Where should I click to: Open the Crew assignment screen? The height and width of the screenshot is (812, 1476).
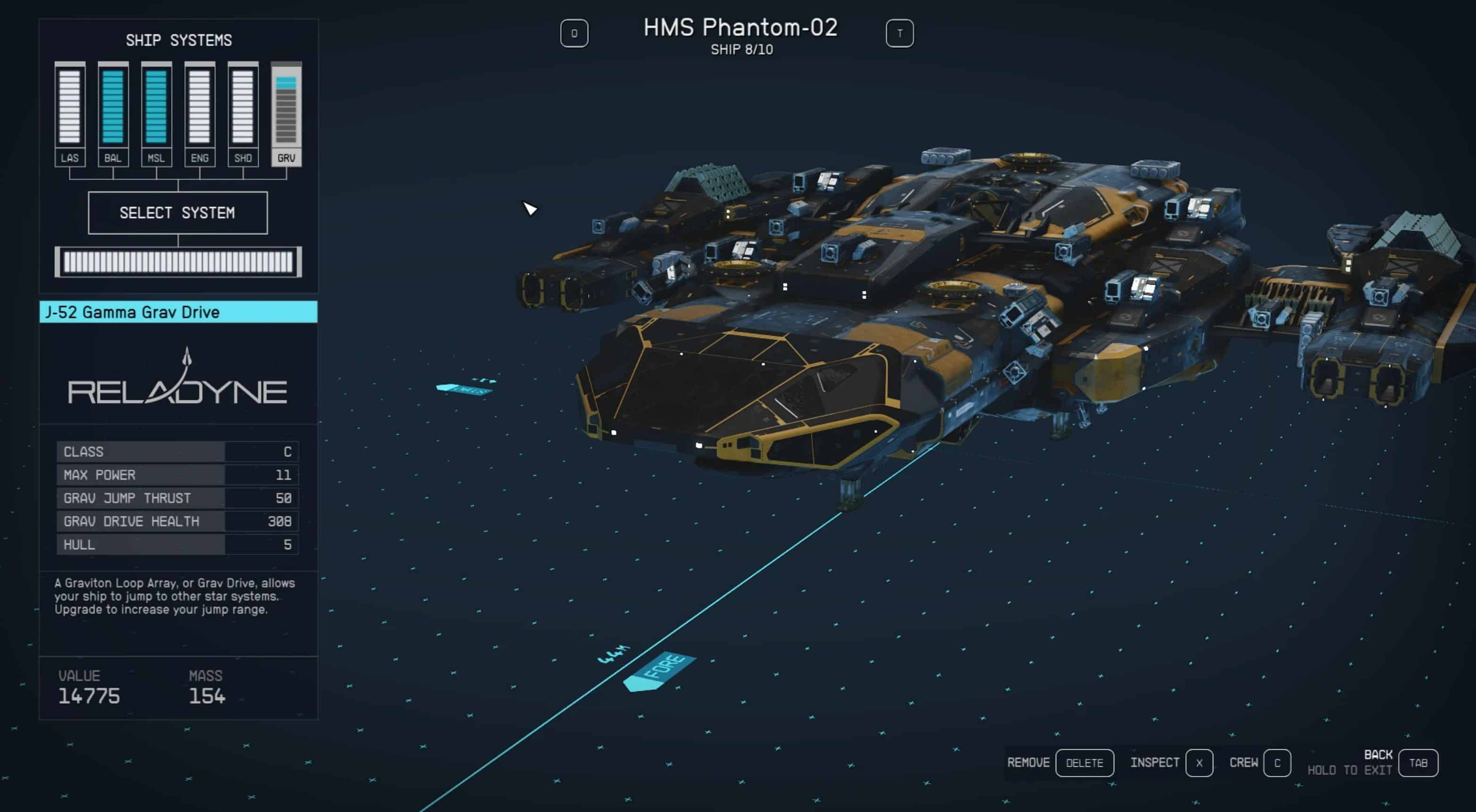point(1276,763)
